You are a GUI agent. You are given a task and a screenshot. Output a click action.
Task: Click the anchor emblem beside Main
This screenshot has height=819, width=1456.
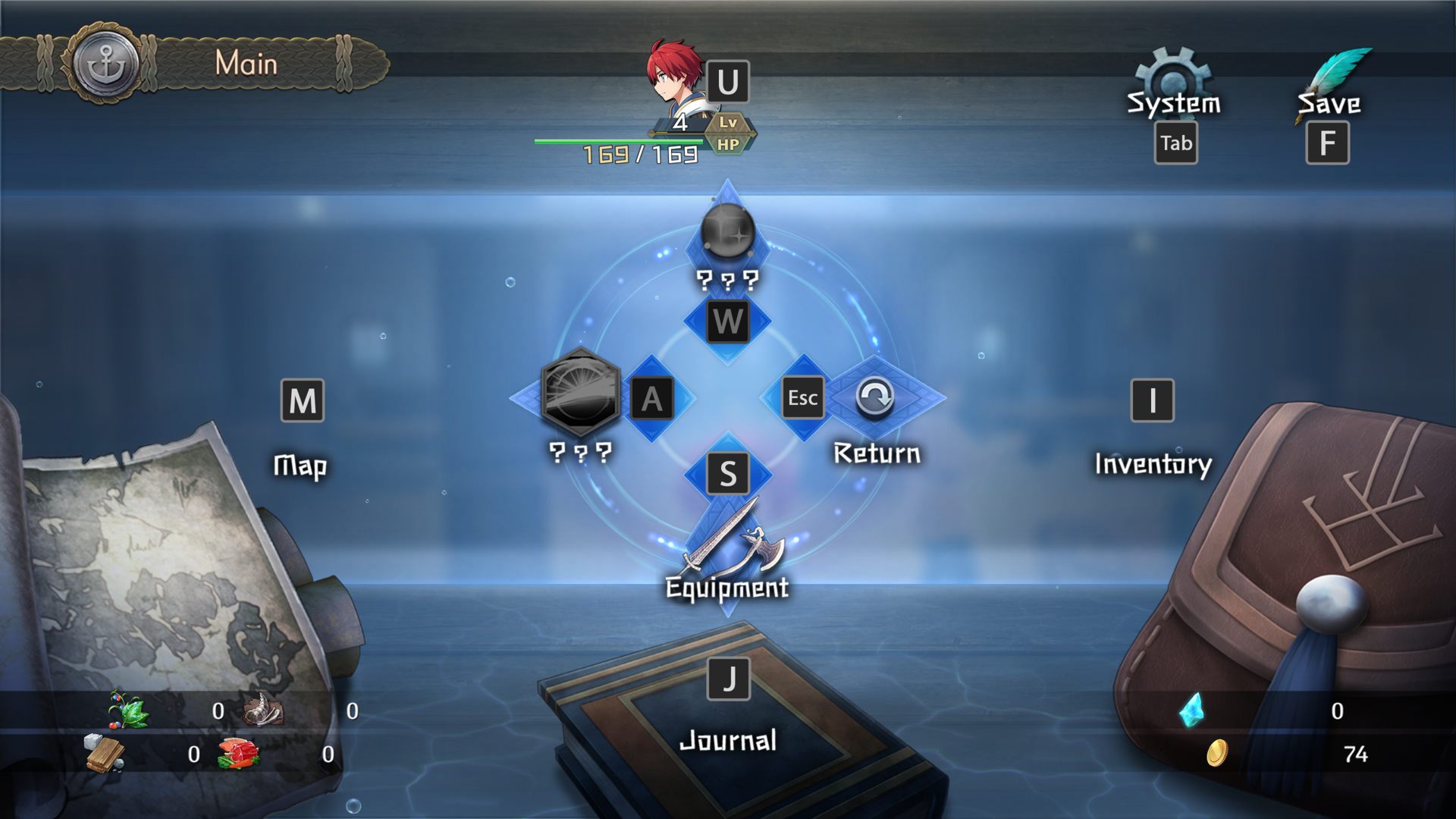(x=106, y=64)
